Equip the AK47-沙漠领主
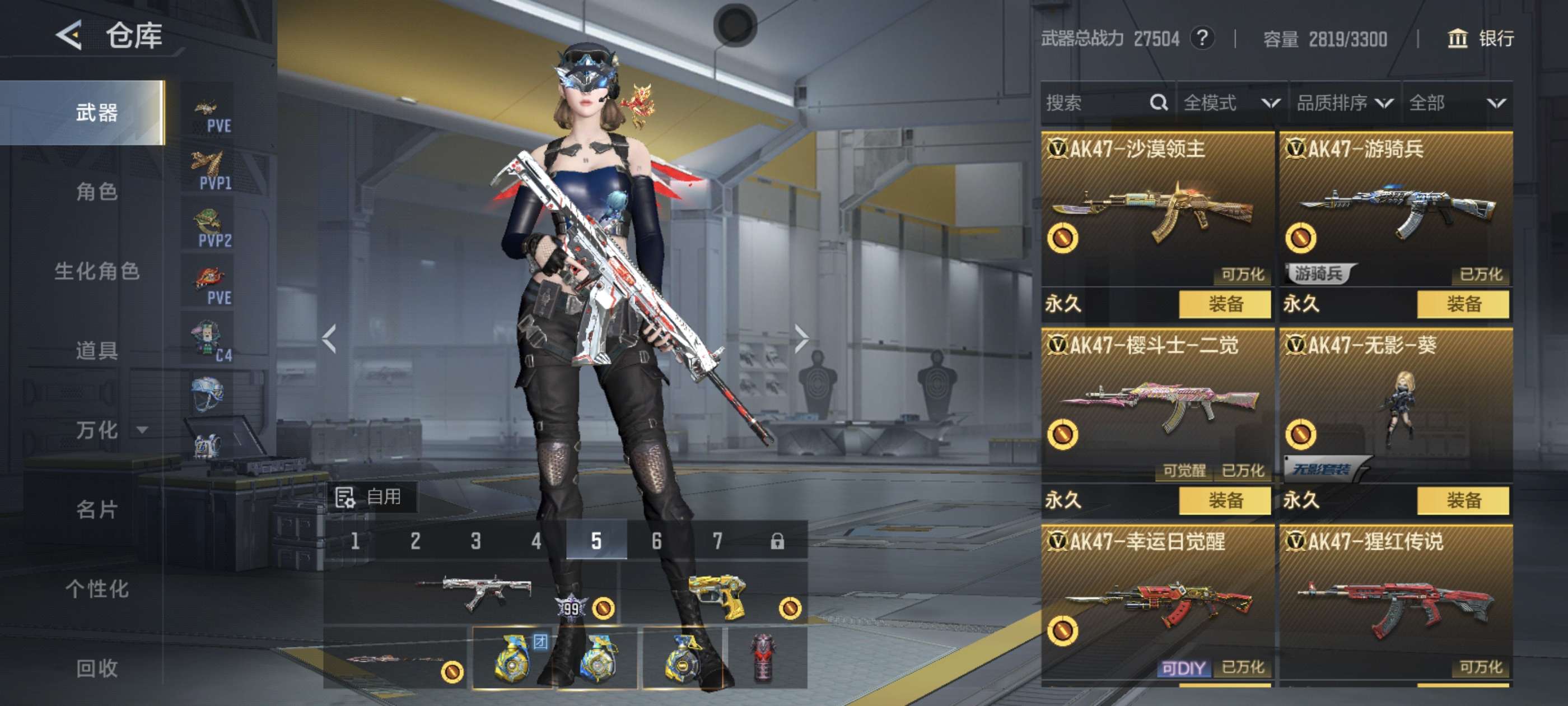Viewport: 1568px width, 706px height. tap(1225, 304)
